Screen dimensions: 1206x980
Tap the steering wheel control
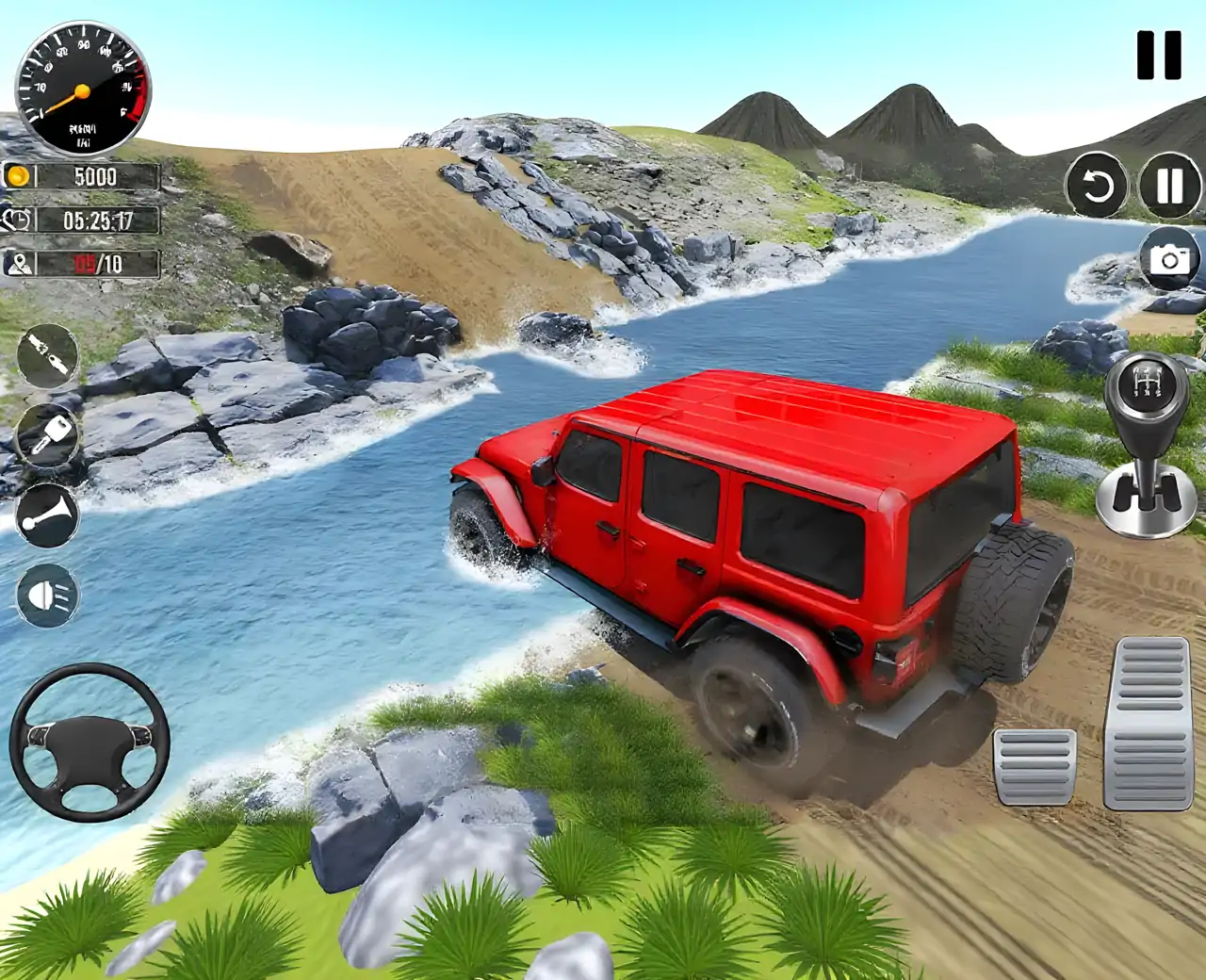pos(90,743)
